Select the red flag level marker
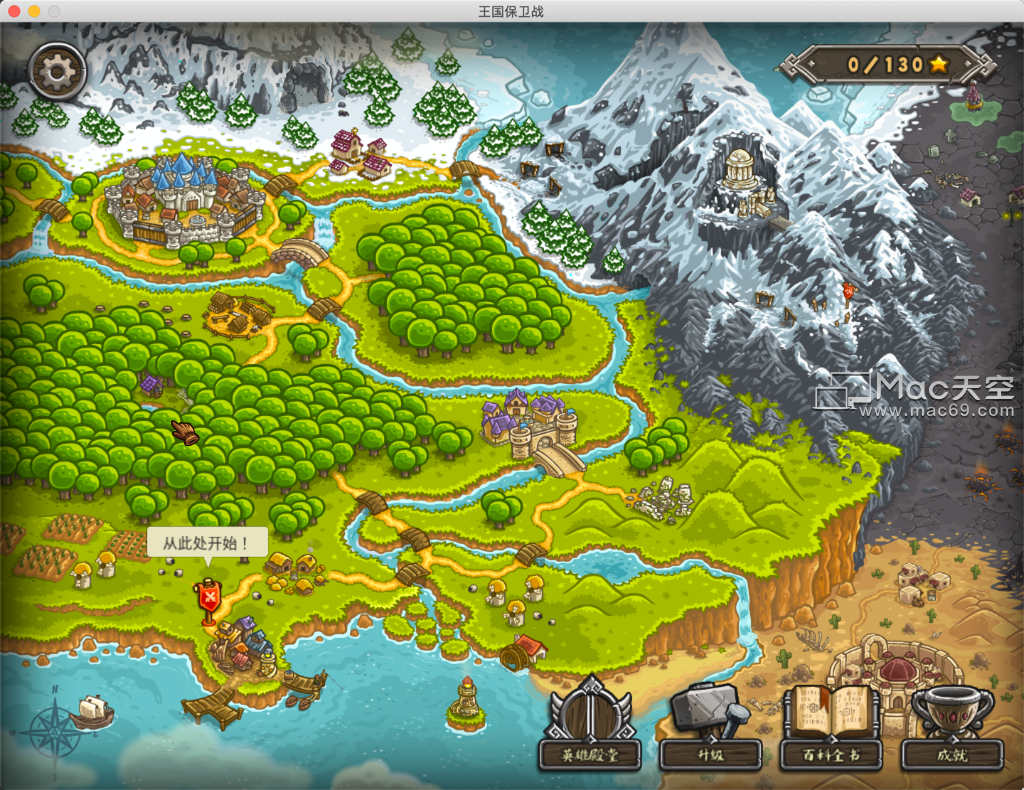 point(209,599)
